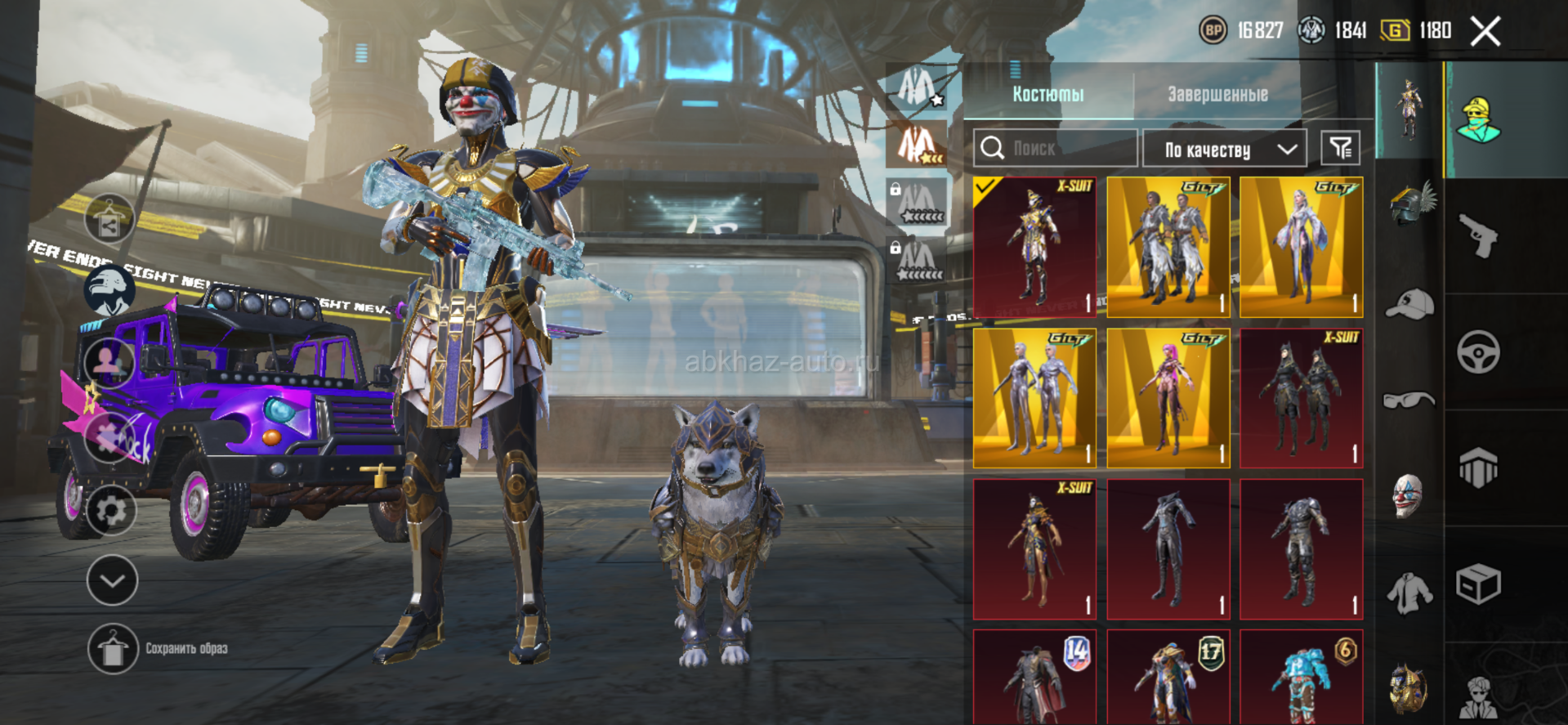Switch to the Костюмы tab
The image size is (1568, 725).
(1048, 94)
